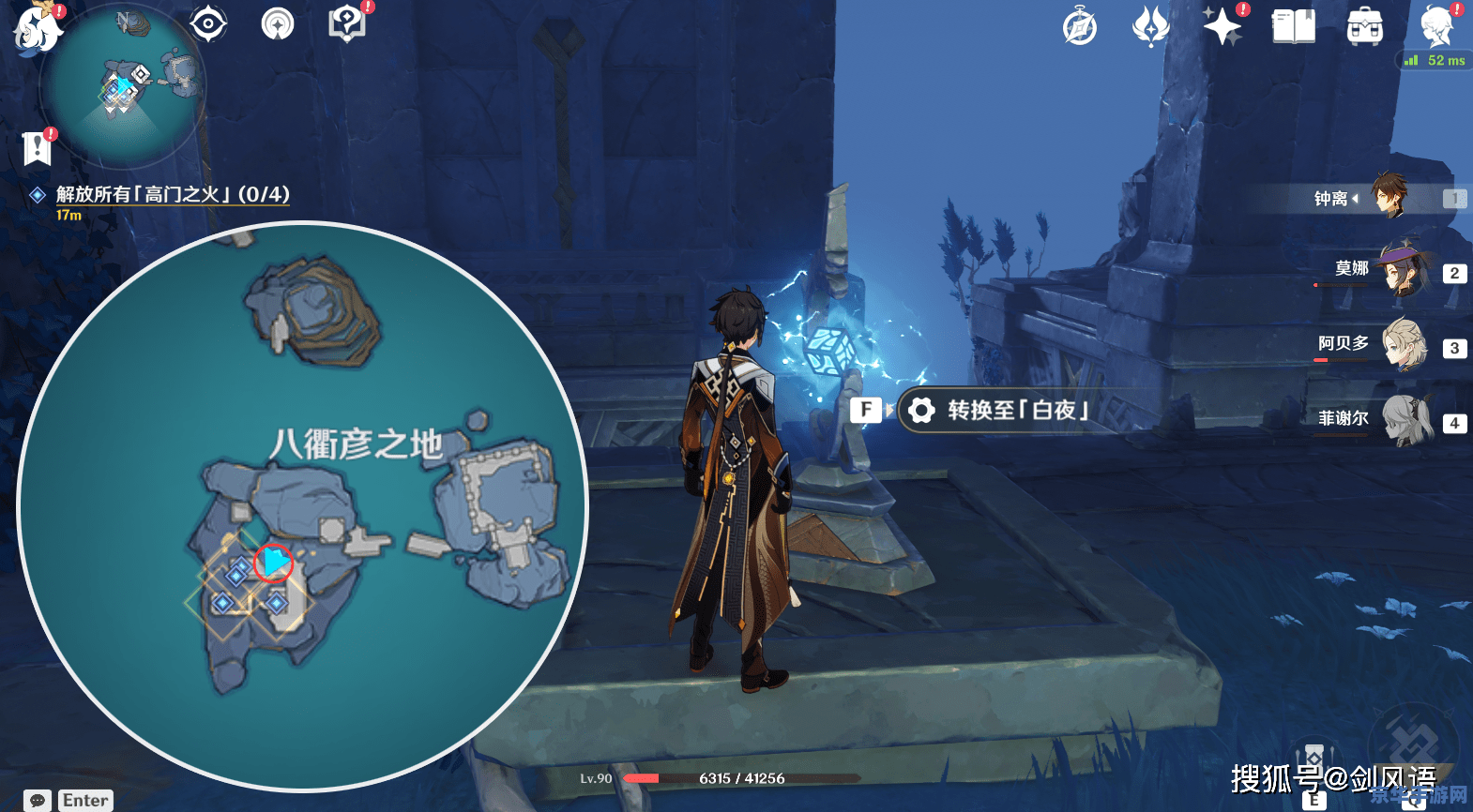
Task: Open the tutorial question mark icon
Action: pos(346,23)
